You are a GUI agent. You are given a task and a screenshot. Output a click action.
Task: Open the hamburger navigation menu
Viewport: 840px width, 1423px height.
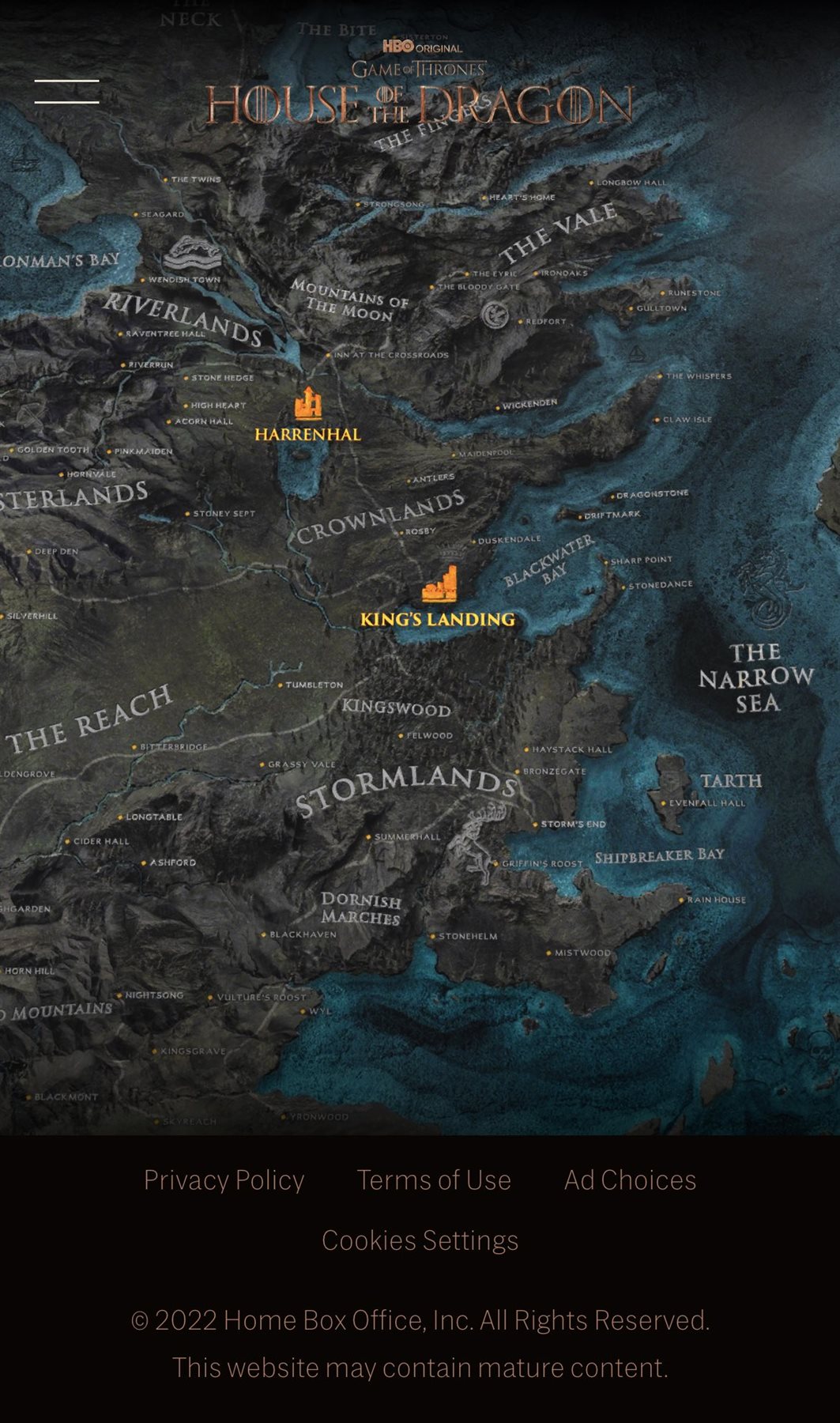[x=67, y=92]
